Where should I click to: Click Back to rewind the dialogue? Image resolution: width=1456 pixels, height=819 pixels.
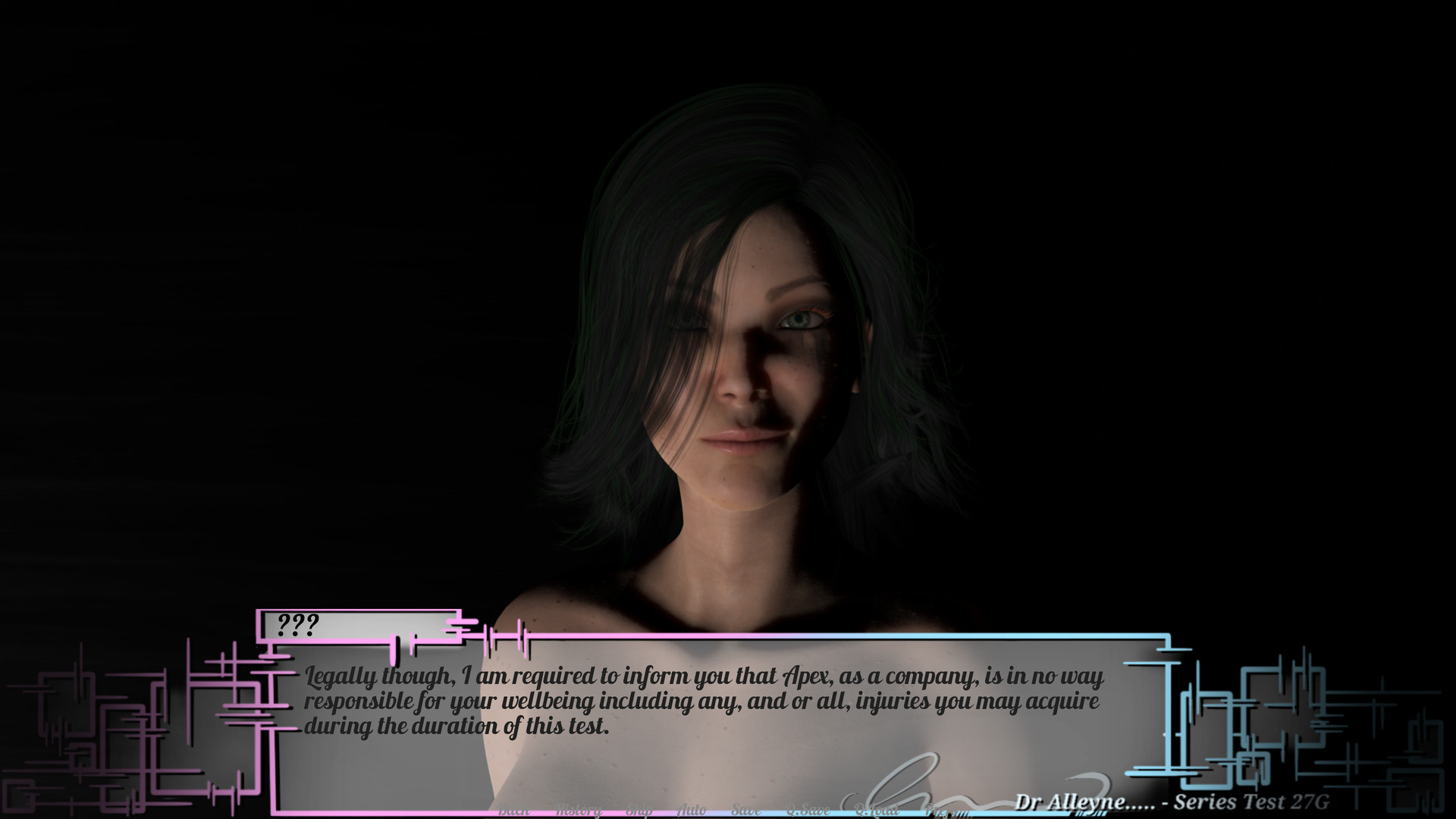(x=514, y=808)
